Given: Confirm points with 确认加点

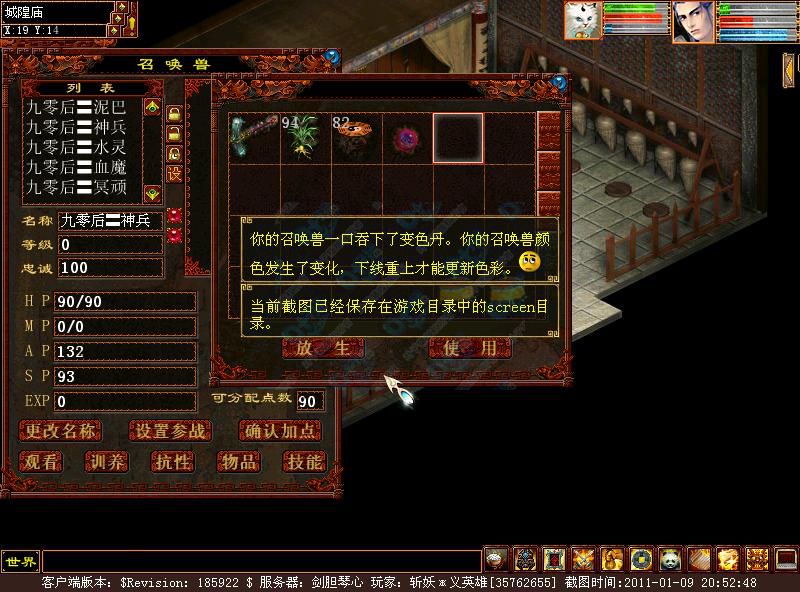Looking at the screenshot, I should pyautogui.click(x=281, y=432).
